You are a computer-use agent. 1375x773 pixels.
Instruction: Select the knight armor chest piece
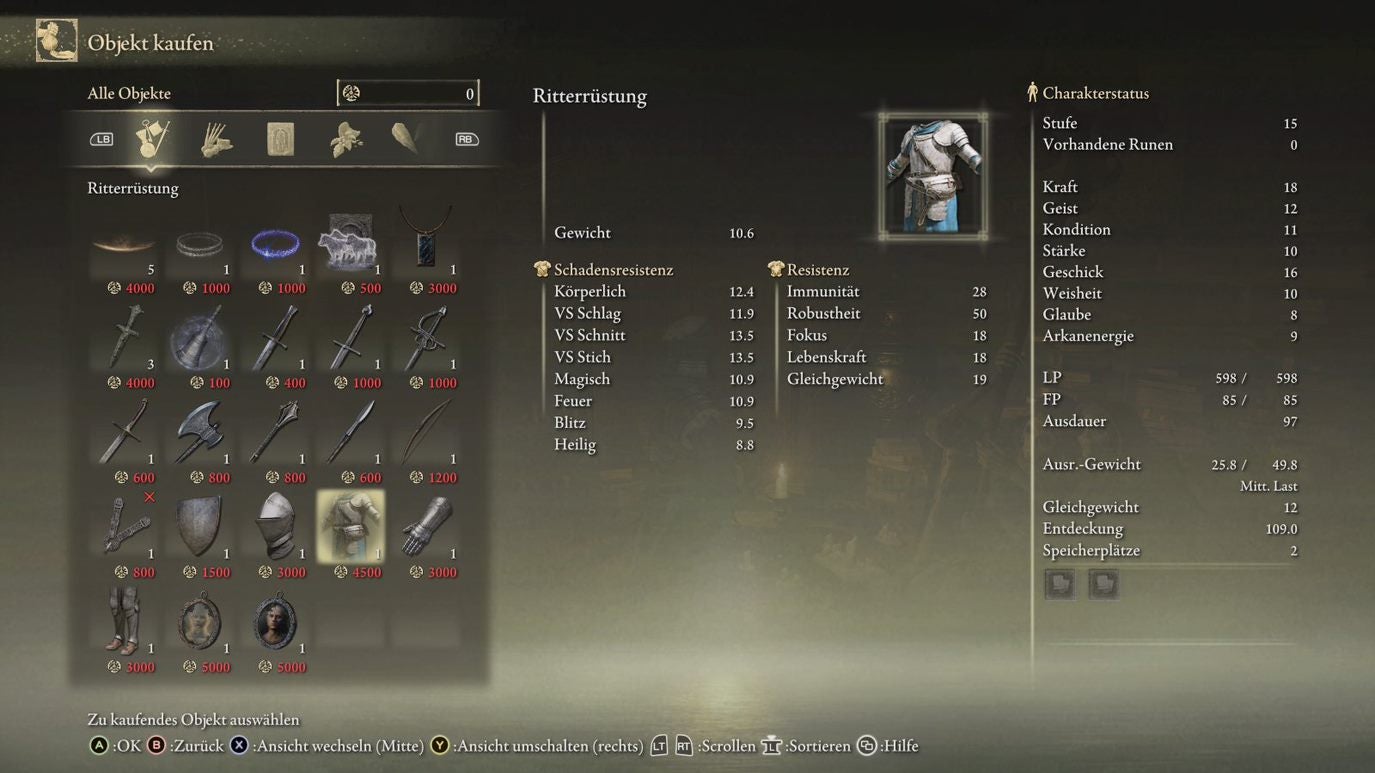[x=350, y=526]
